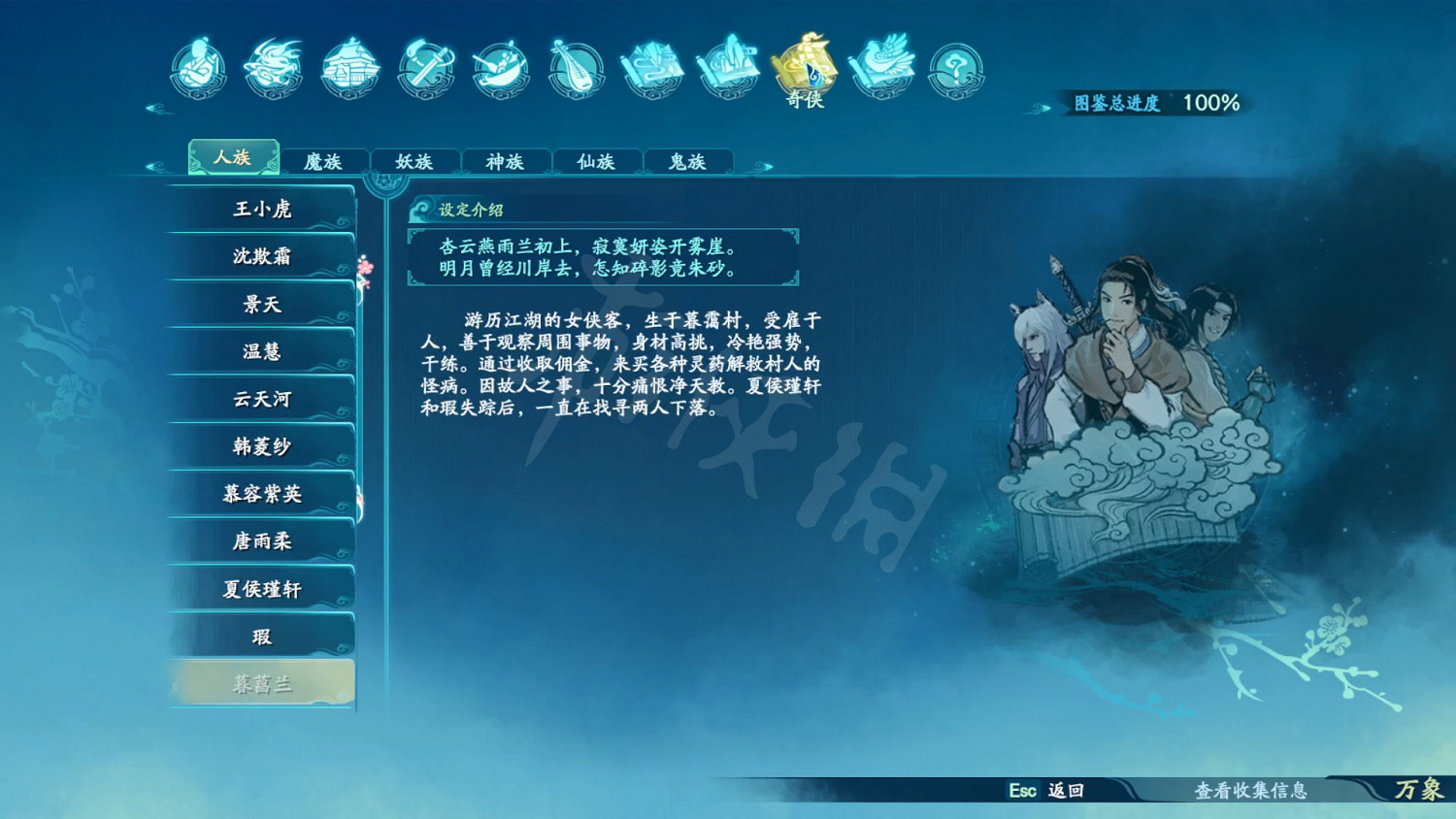The height and width of the screenshot is (819, 1456).
Task: Open the 神族 tab
Action: click(505, 161)
